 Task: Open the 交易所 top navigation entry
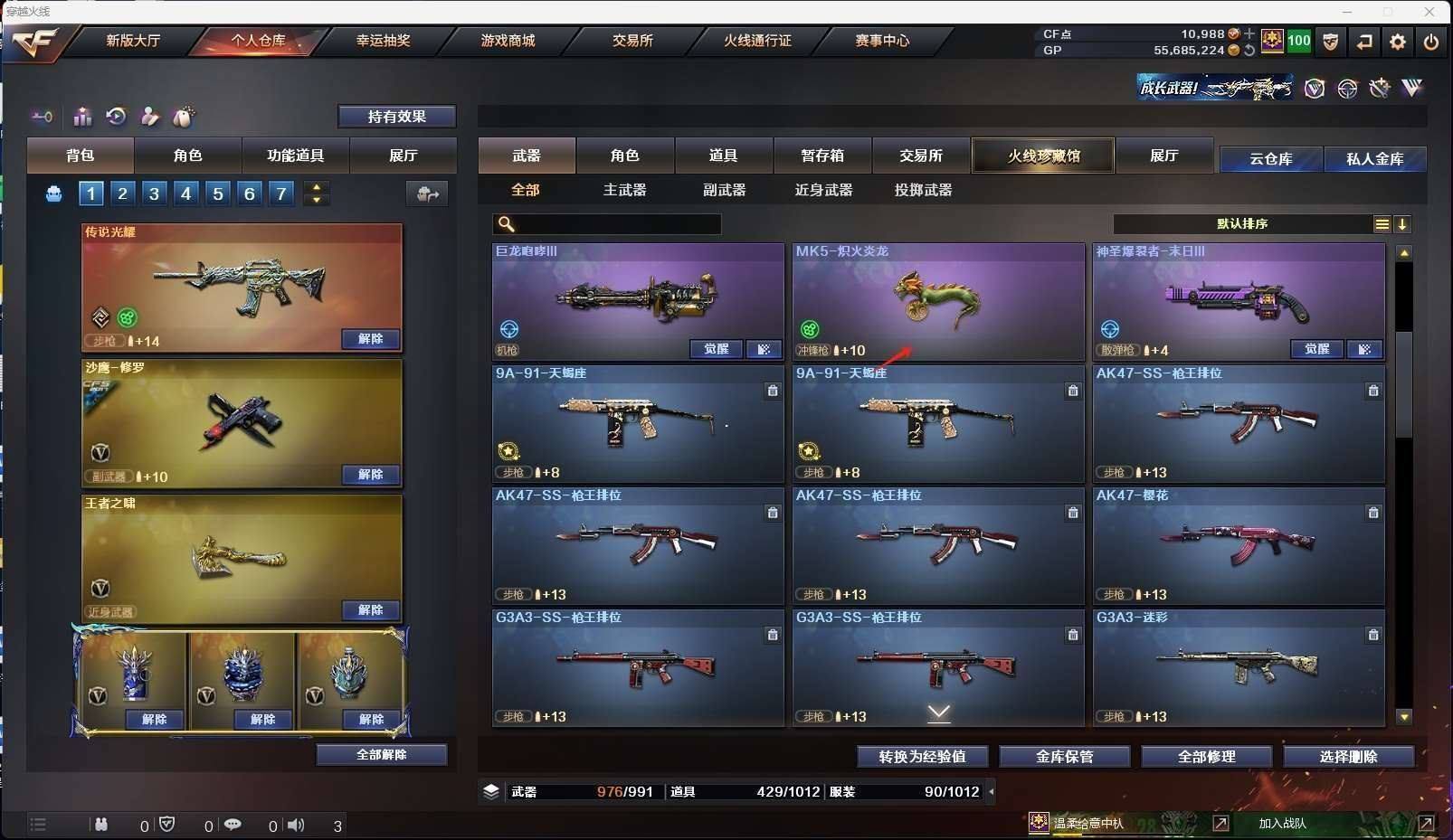pyautogui.click(x=632, y=41)
